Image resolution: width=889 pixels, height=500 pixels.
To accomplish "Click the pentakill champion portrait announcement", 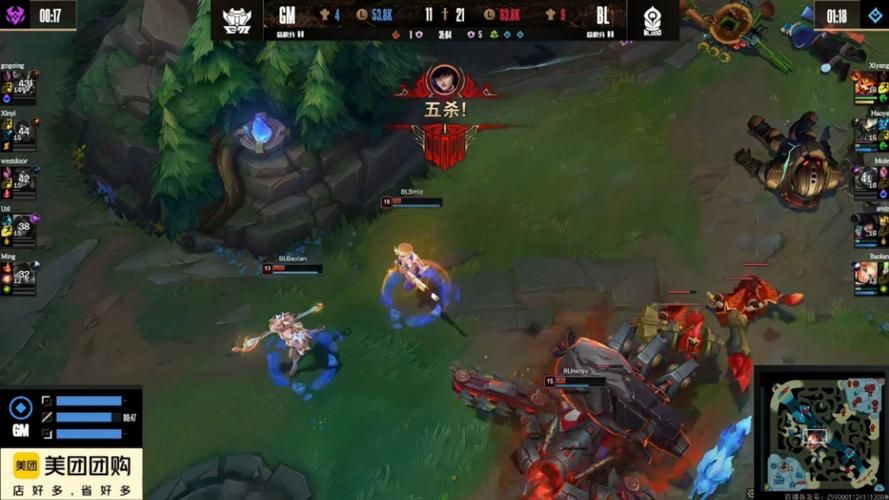I will click(443, 80).
